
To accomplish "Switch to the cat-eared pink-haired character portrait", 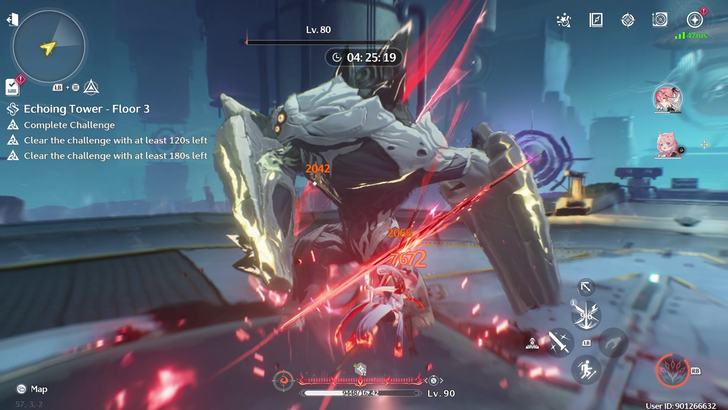I will click(x=667, y=145).
